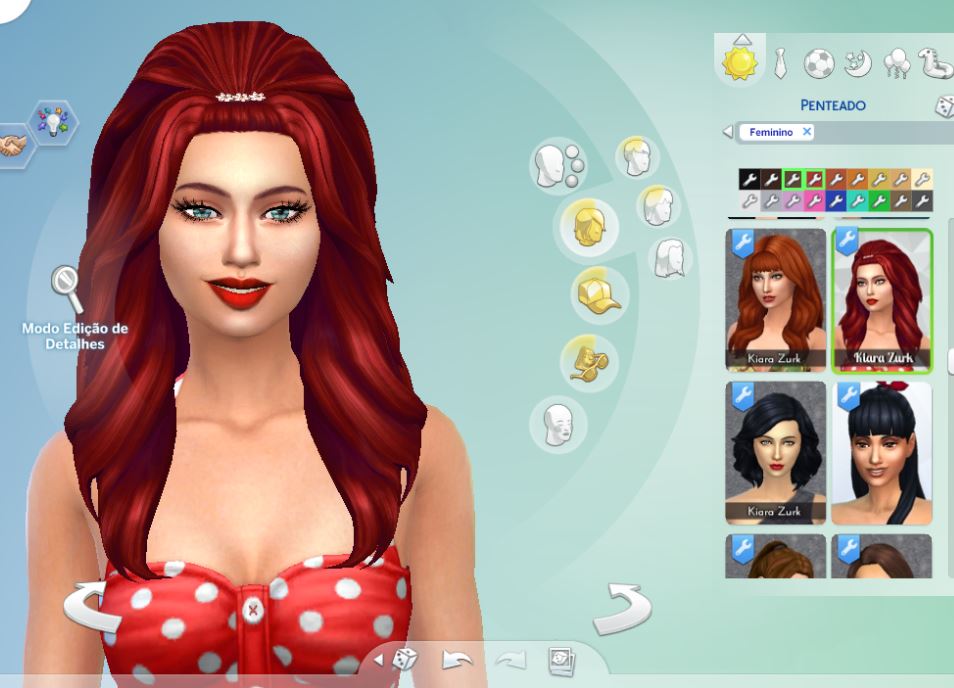This screenshot has width=954, height=688.
Task: Open Modo Edição de Detalhes magnifier
Action: tap(68, 290)
